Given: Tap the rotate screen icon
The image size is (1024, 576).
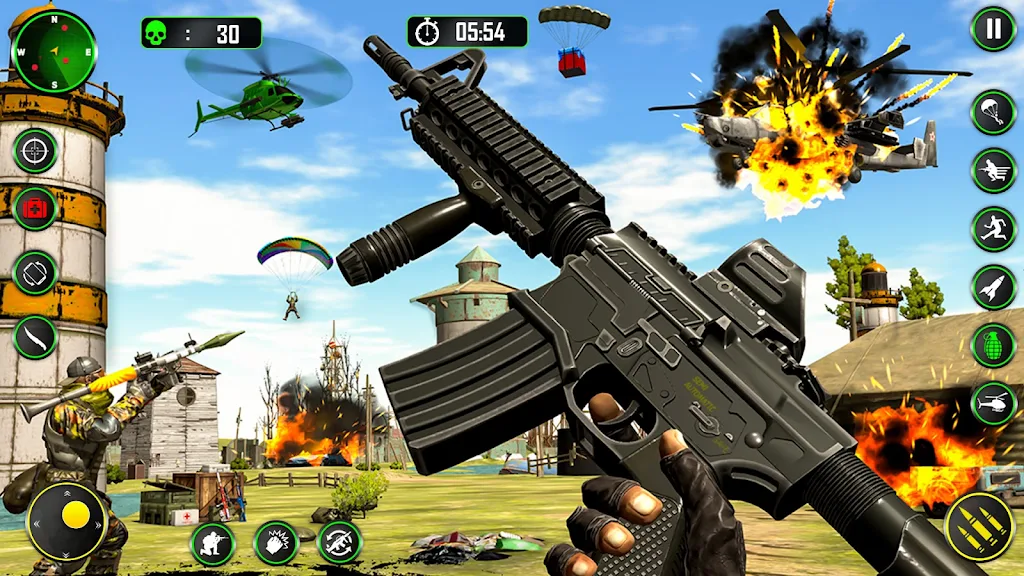Looking at the screenshot, I should (x=35, y=272).
